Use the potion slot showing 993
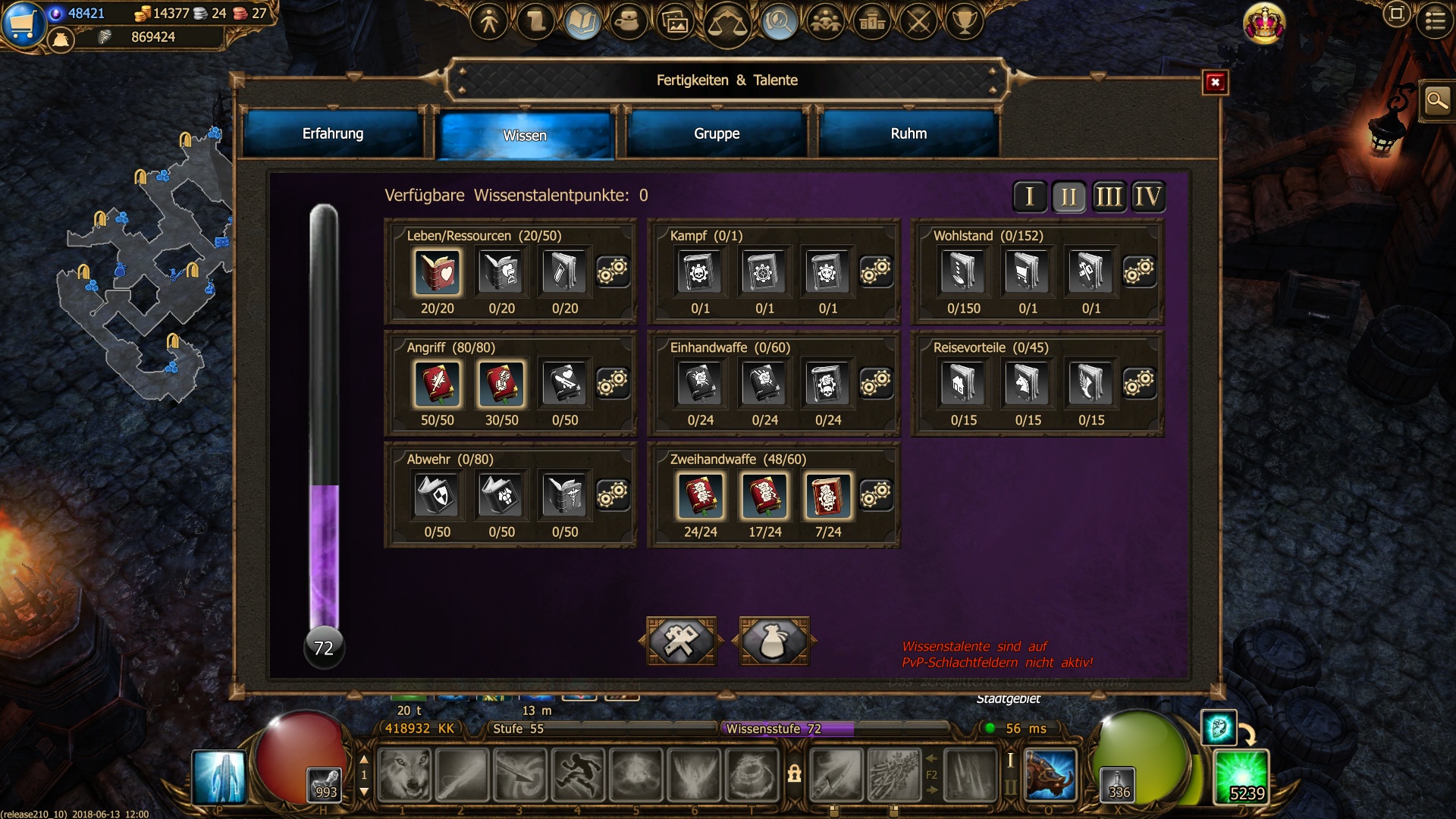Viewport: 1456px width, 819px height. (x=325, y=785)
